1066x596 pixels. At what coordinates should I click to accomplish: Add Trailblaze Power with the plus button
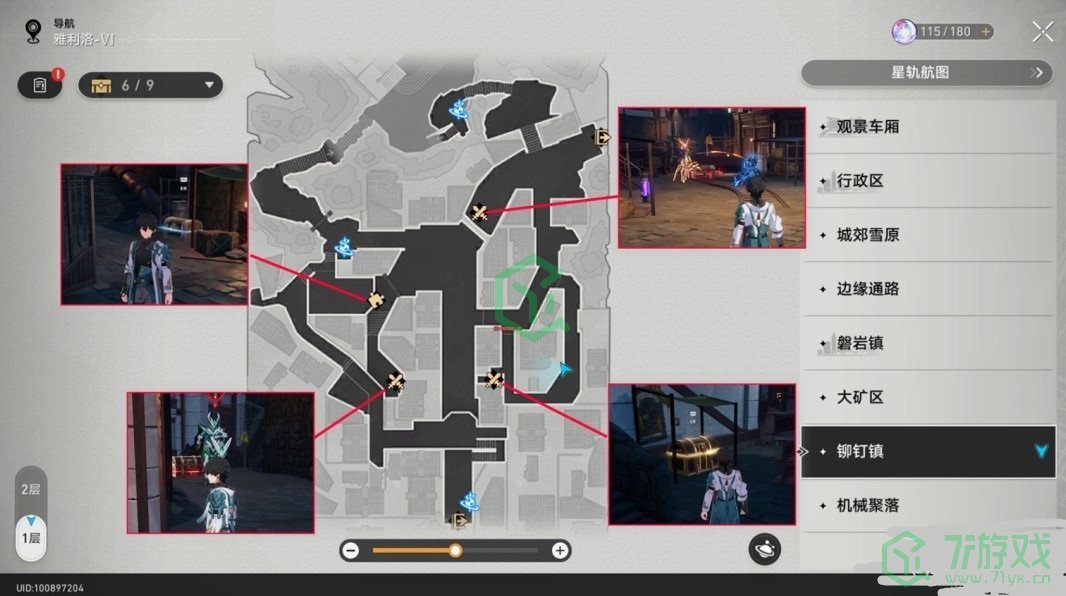[x=986, y=32]
